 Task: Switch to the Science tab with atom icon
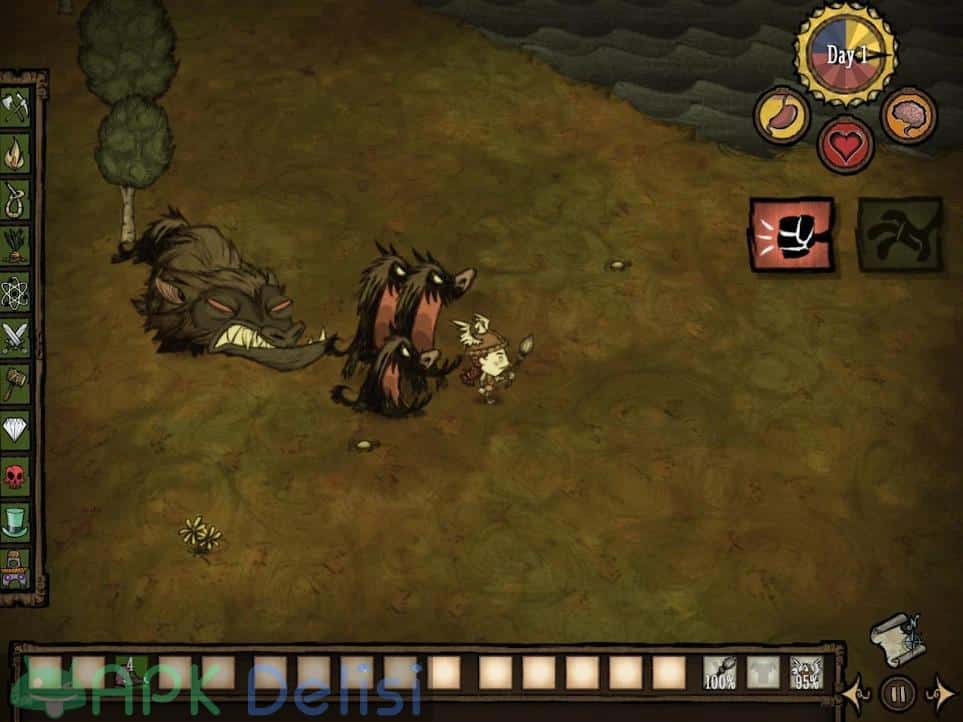pyautogui.click(x=16, y=292)
